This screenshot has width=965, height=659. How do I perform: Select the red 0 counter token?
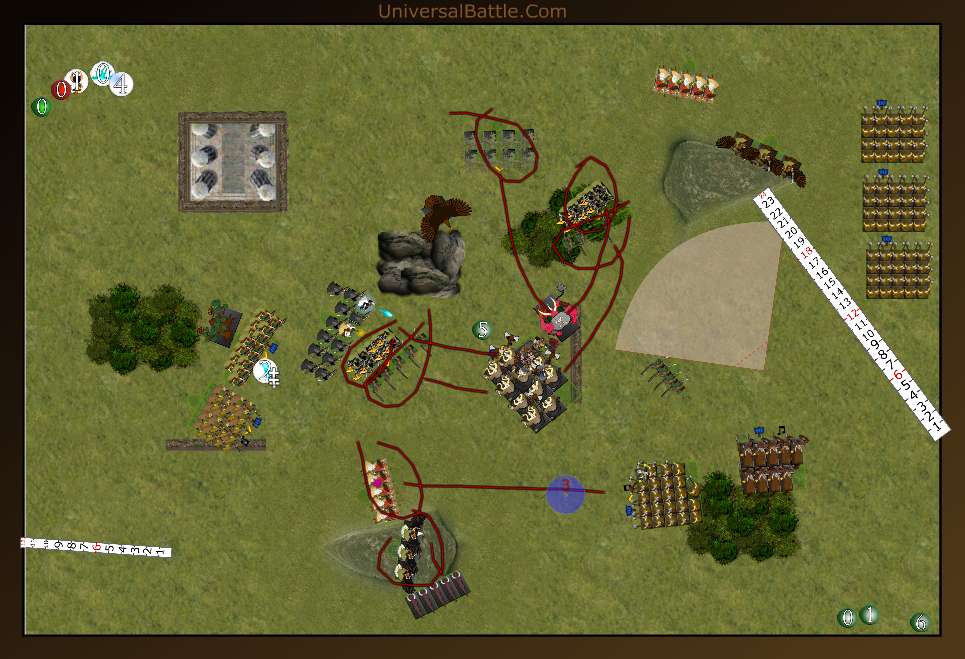(x=60, y=90)
